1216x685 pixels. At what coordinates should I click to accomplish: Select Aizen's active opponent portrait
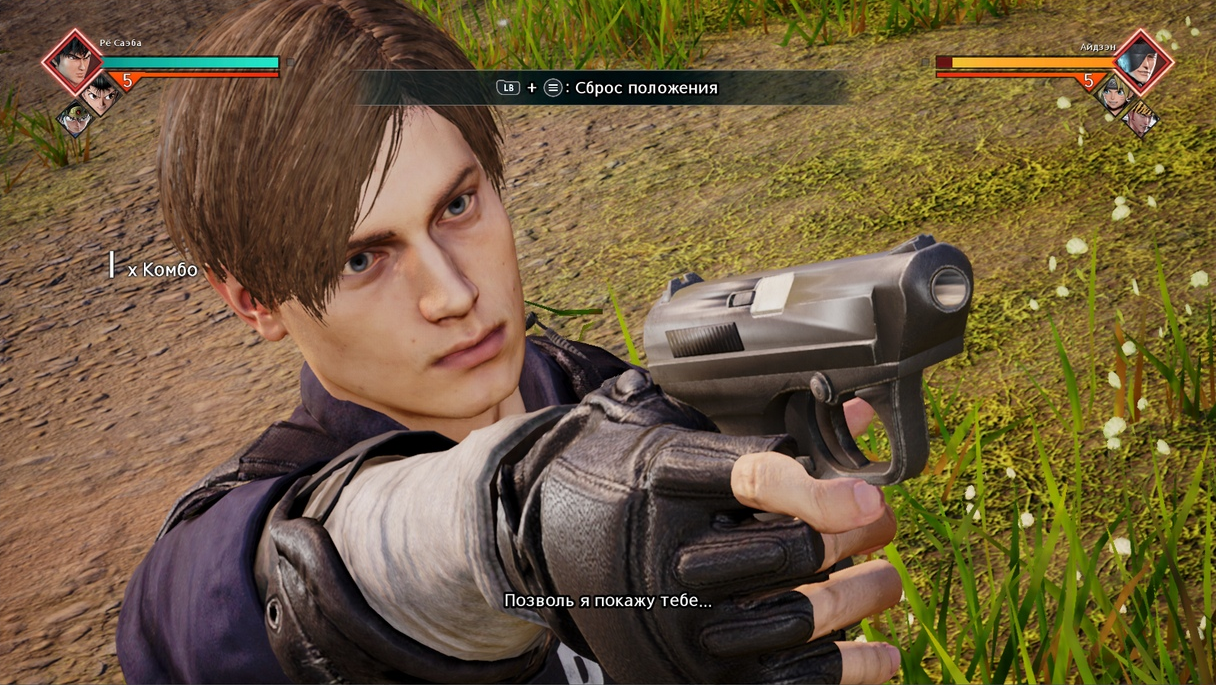click(1143, 62)
